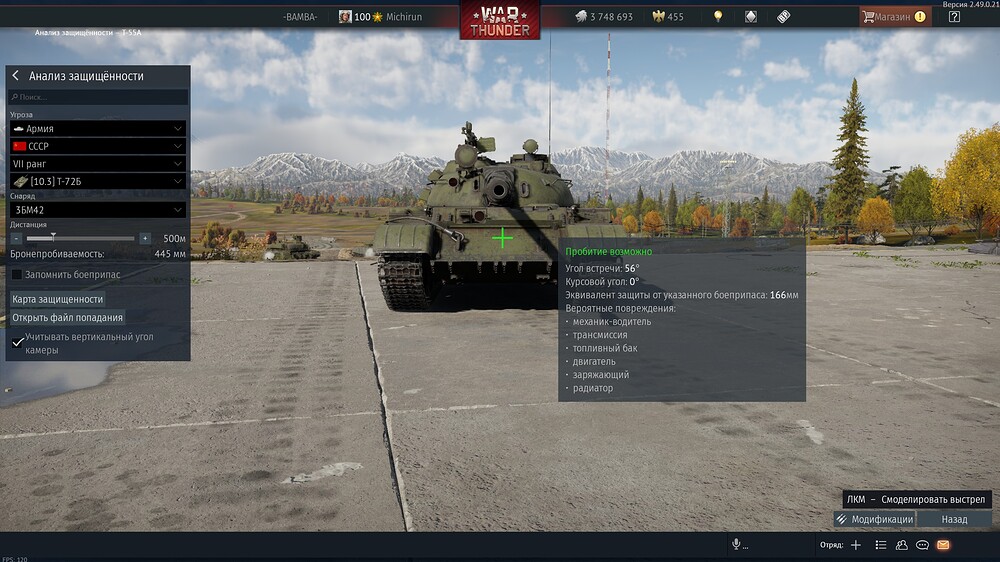1000x562 pixels.
Task: Open the Т-72Б vehicle dropdown
Action: pyautogui.click(x=98, y=181)
